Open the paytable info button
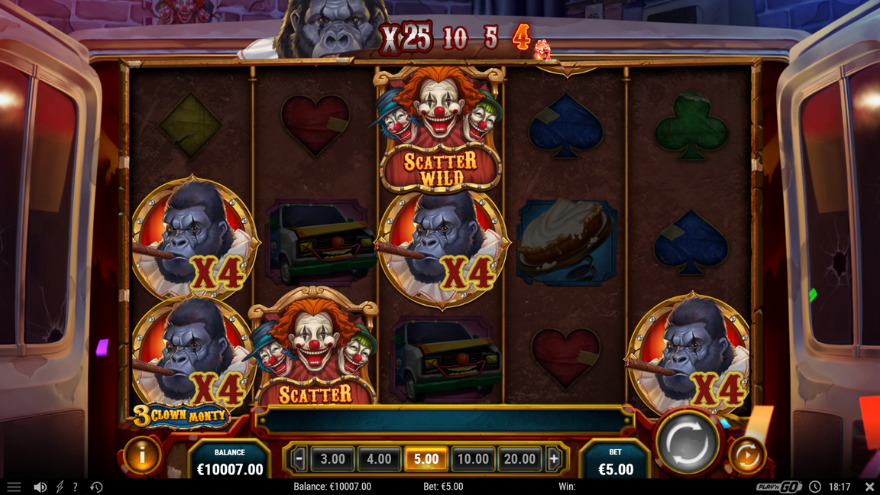 tap(142, 455)
